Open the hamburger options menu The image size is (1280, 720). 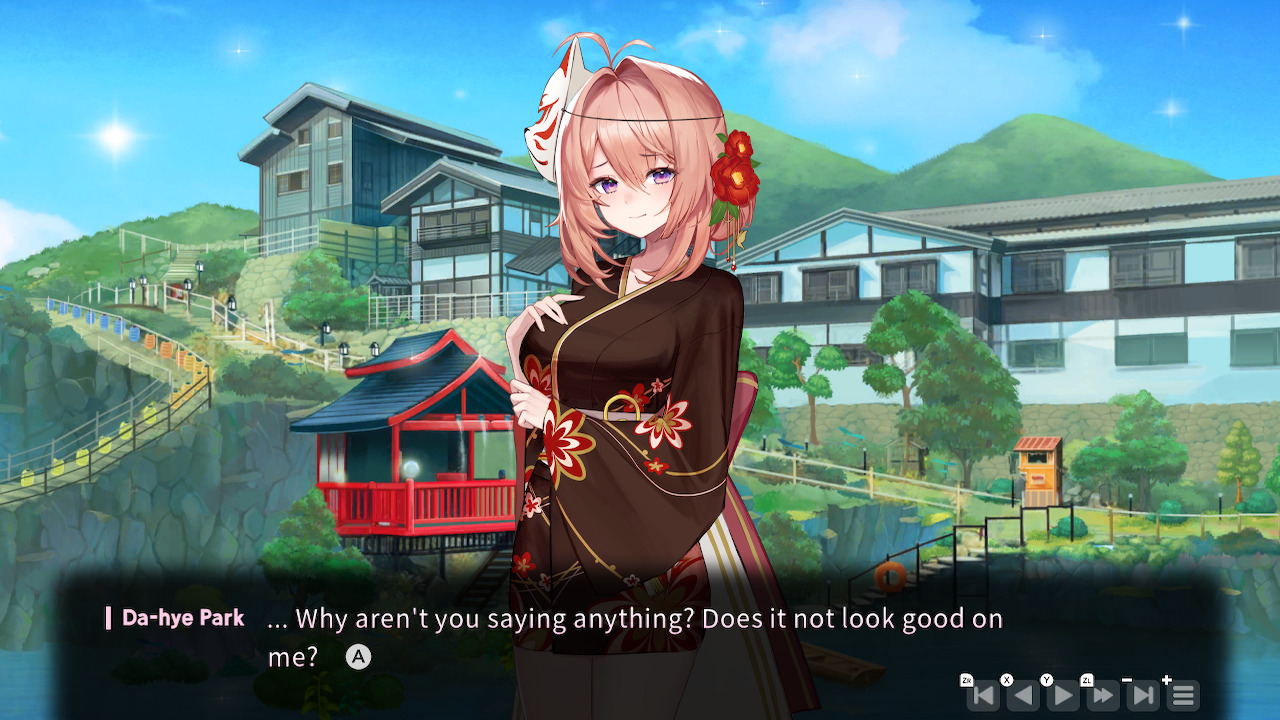(x=1183, y=694)
